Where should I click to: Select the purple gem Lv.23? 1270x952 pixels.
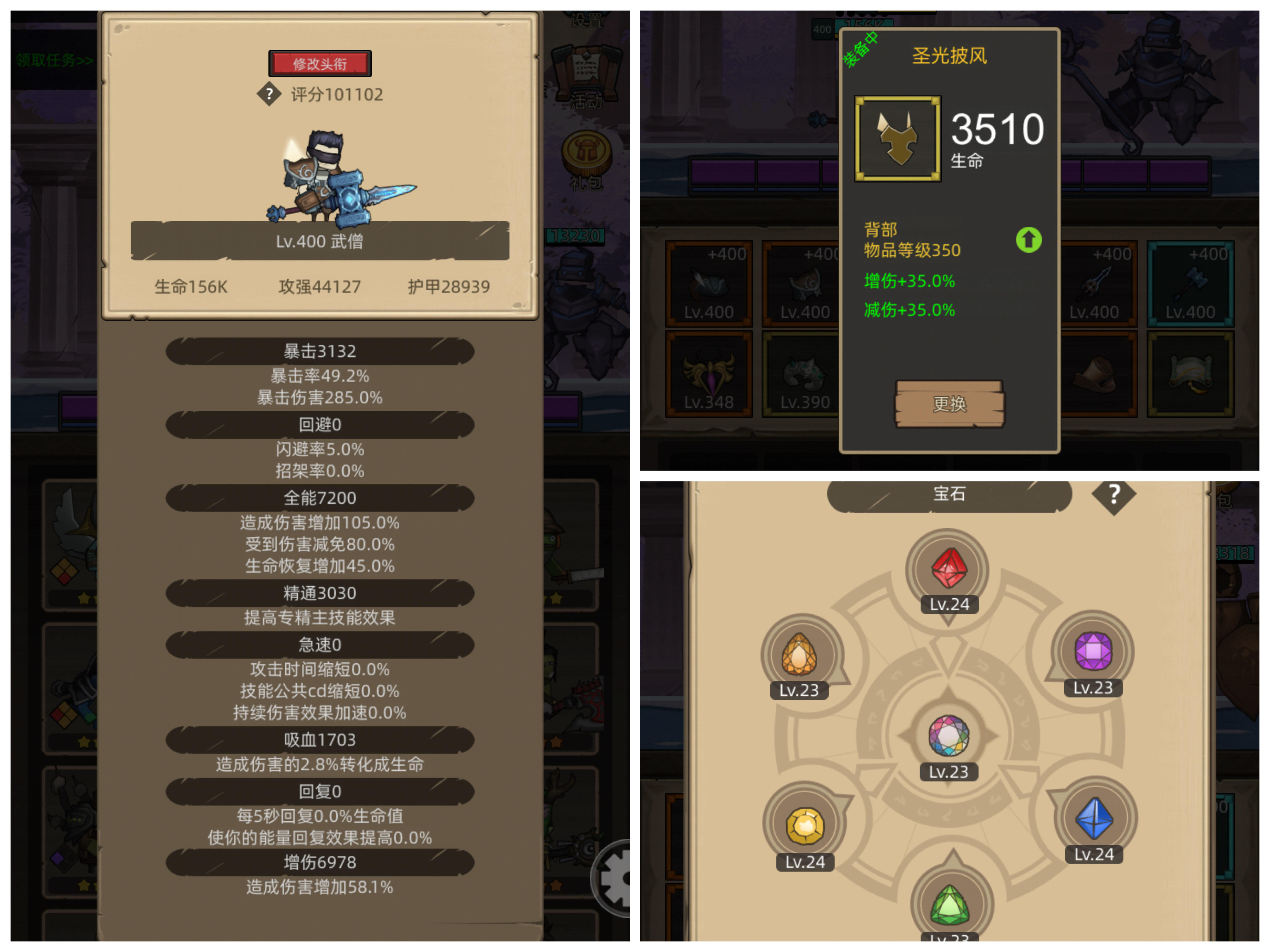[x=1094, y=650]
